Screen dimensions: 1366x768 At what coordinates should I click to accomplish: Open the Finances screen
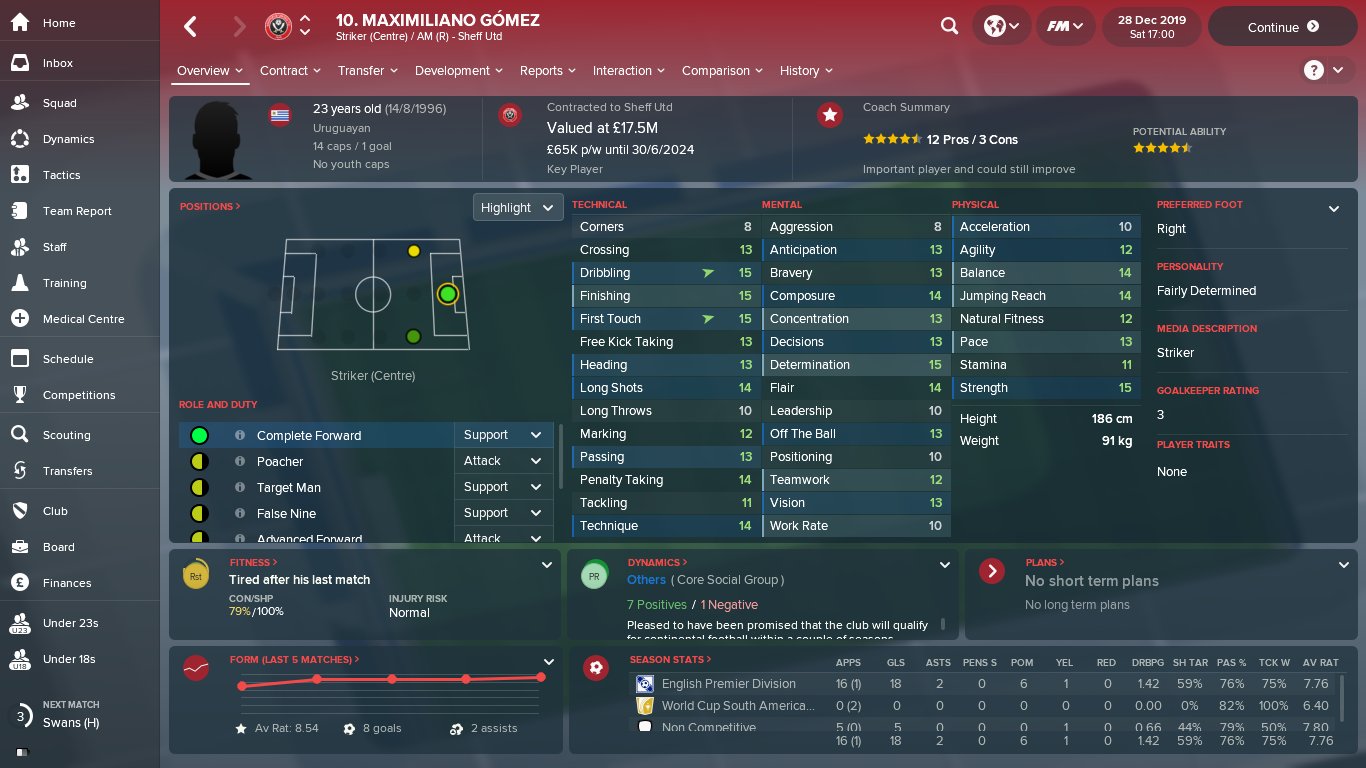click(66, 583)
